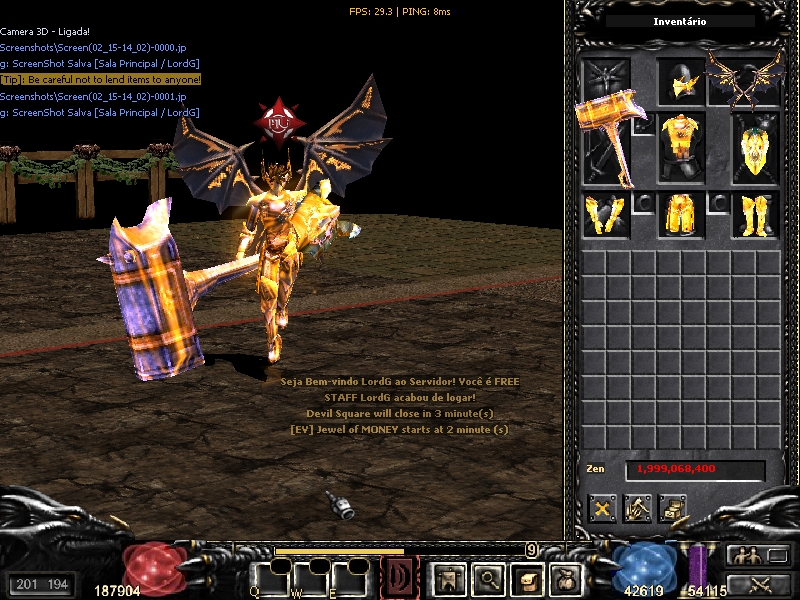
Task: Select the golden pants slot
Action: click(682, 214)
